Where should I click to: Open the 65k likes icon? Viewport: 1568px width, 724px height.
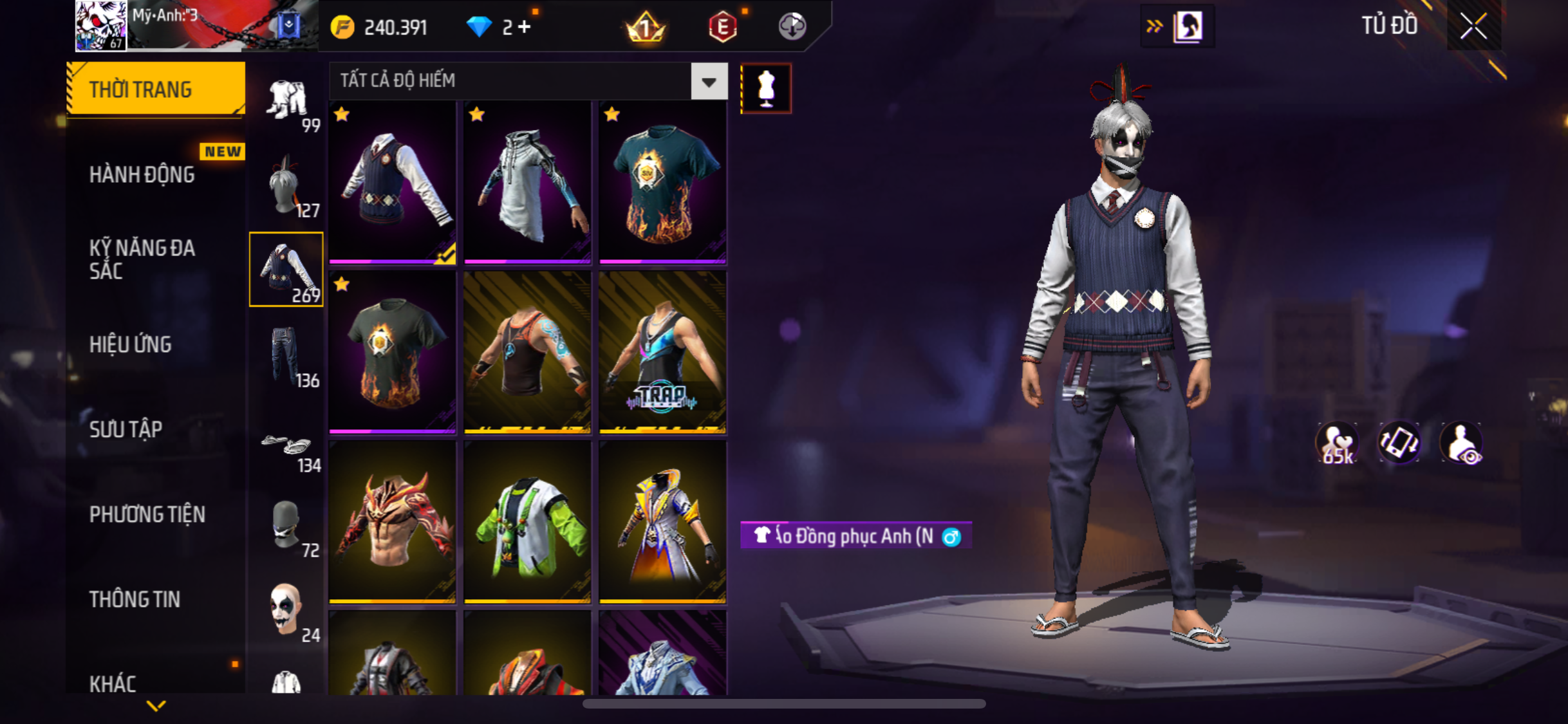(1337, 443)
